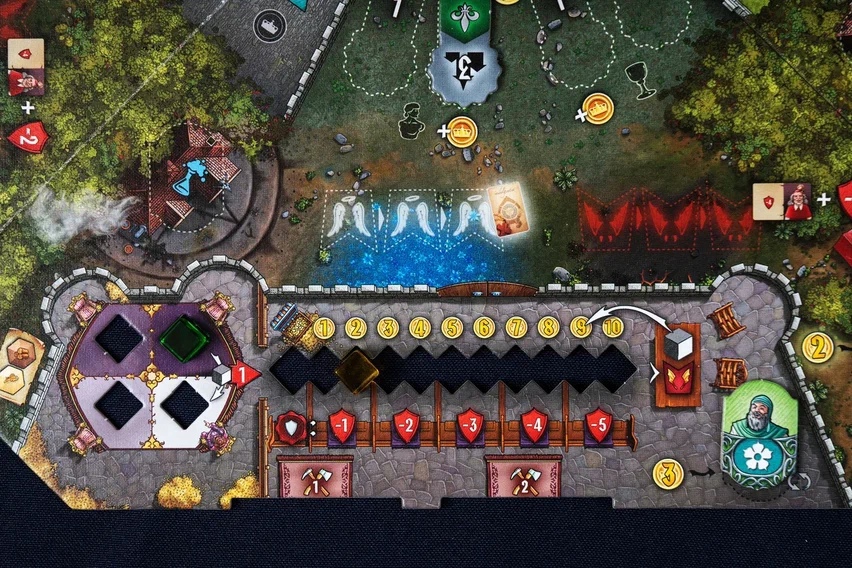Select the green gem on the purple board
This screenshot has width=852, height=568.
click(184, 338)
